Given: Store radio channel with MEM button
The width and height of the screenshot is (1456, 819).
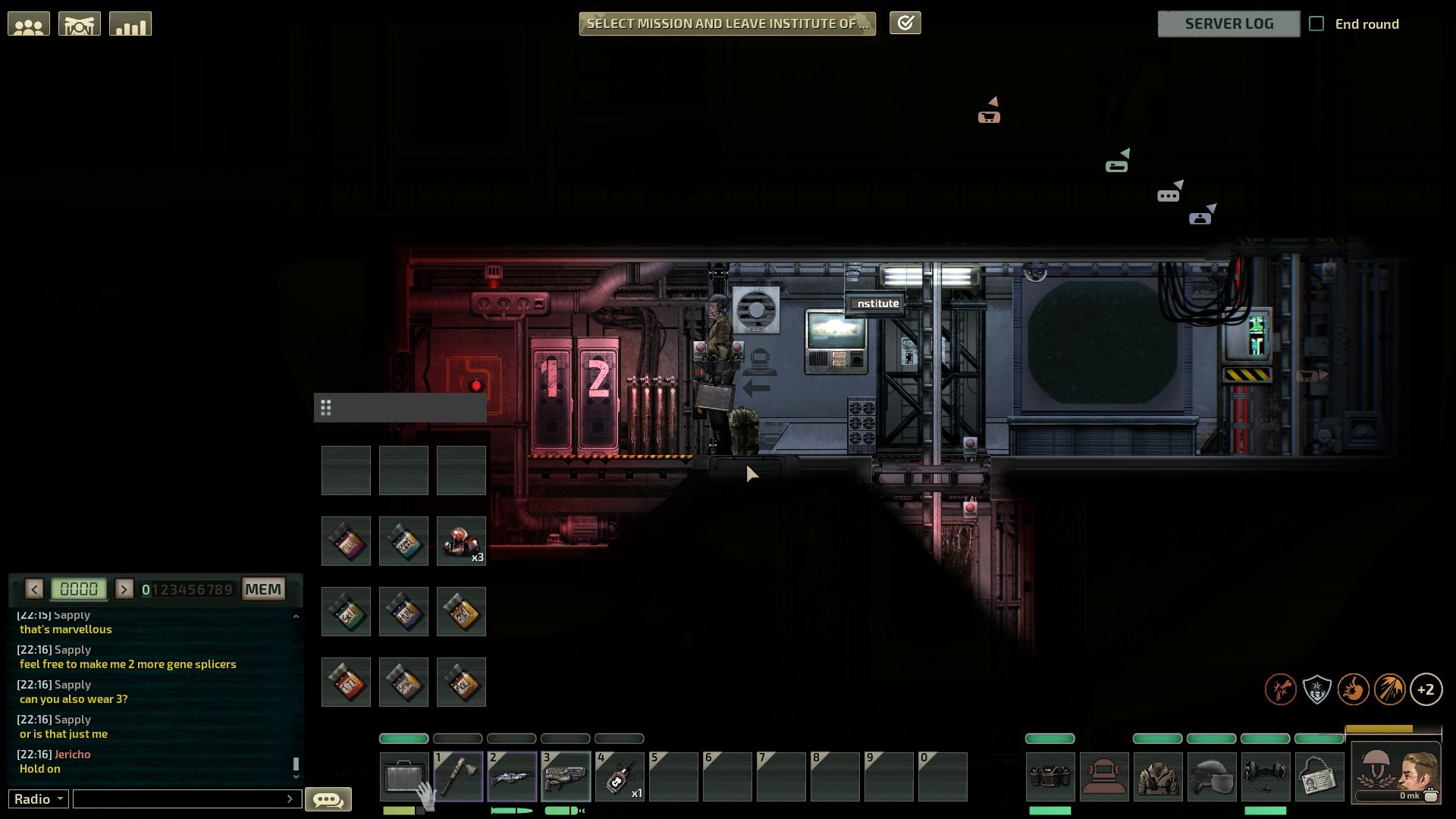Looking at the screenshot, I should point(263,589).
